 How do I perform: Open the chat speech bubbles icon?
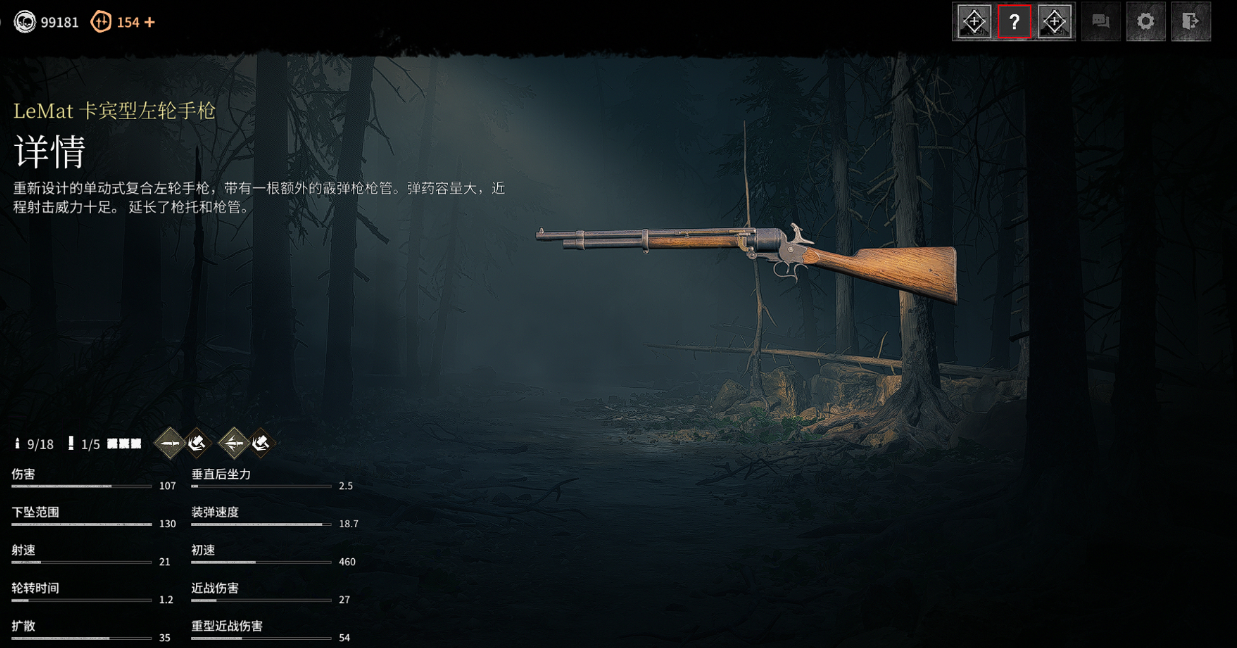coord(1101,22)
